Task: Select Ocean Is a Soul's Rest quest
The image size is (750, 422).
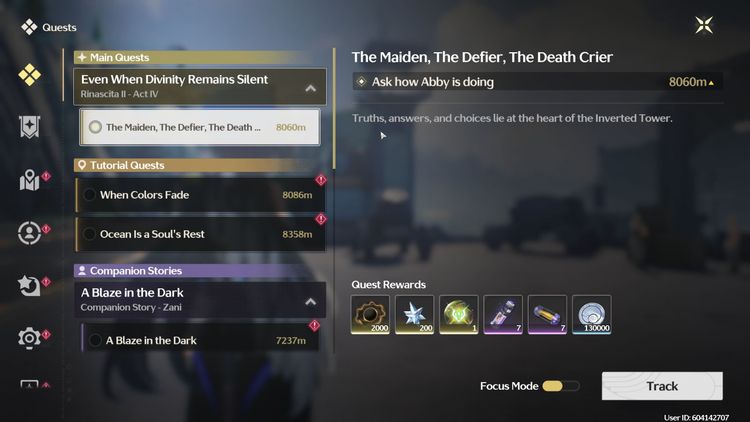Action: tap(200, 234)
